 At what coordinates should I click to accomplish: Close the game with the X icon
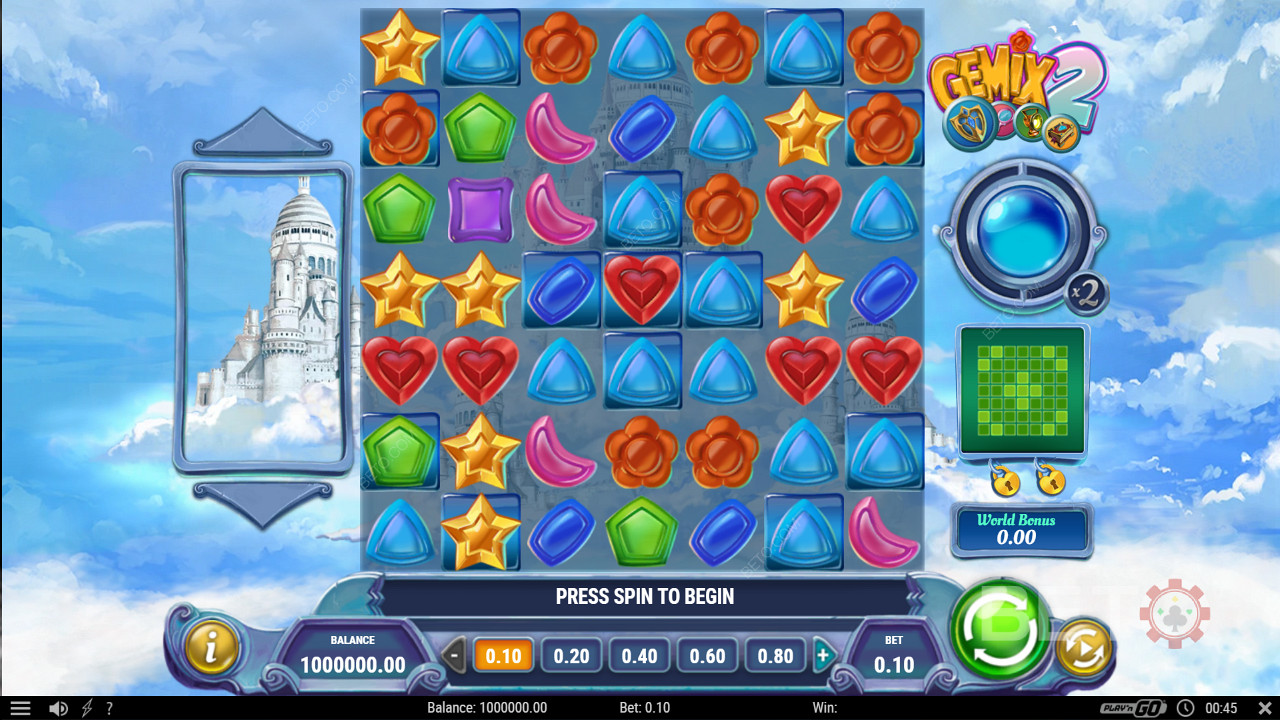pyautogui.click(x=1261, y=708)
